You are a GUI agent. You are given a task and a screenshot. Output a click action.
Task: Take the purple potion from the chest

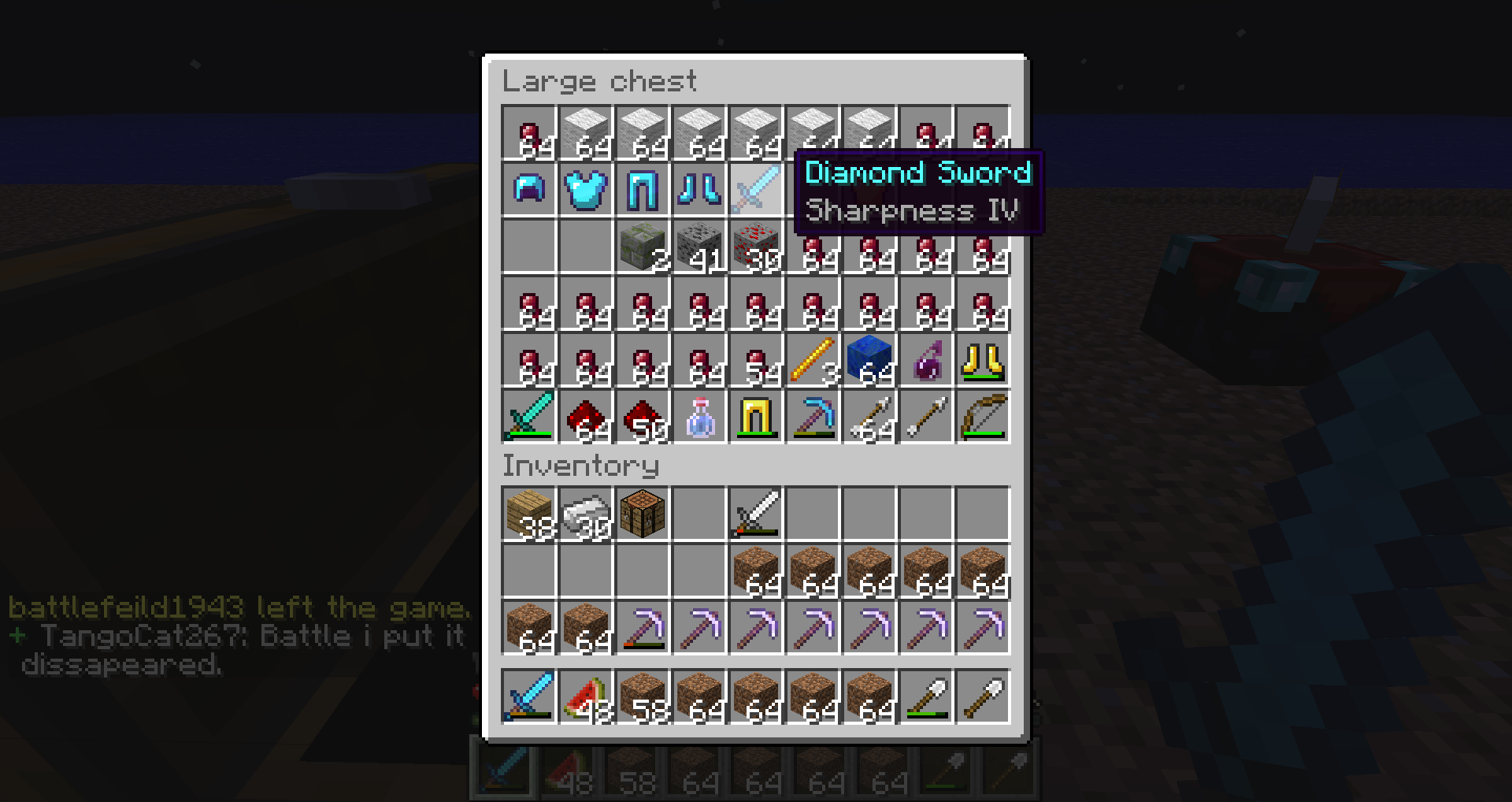pyautogui.click(x=926, y=360)
